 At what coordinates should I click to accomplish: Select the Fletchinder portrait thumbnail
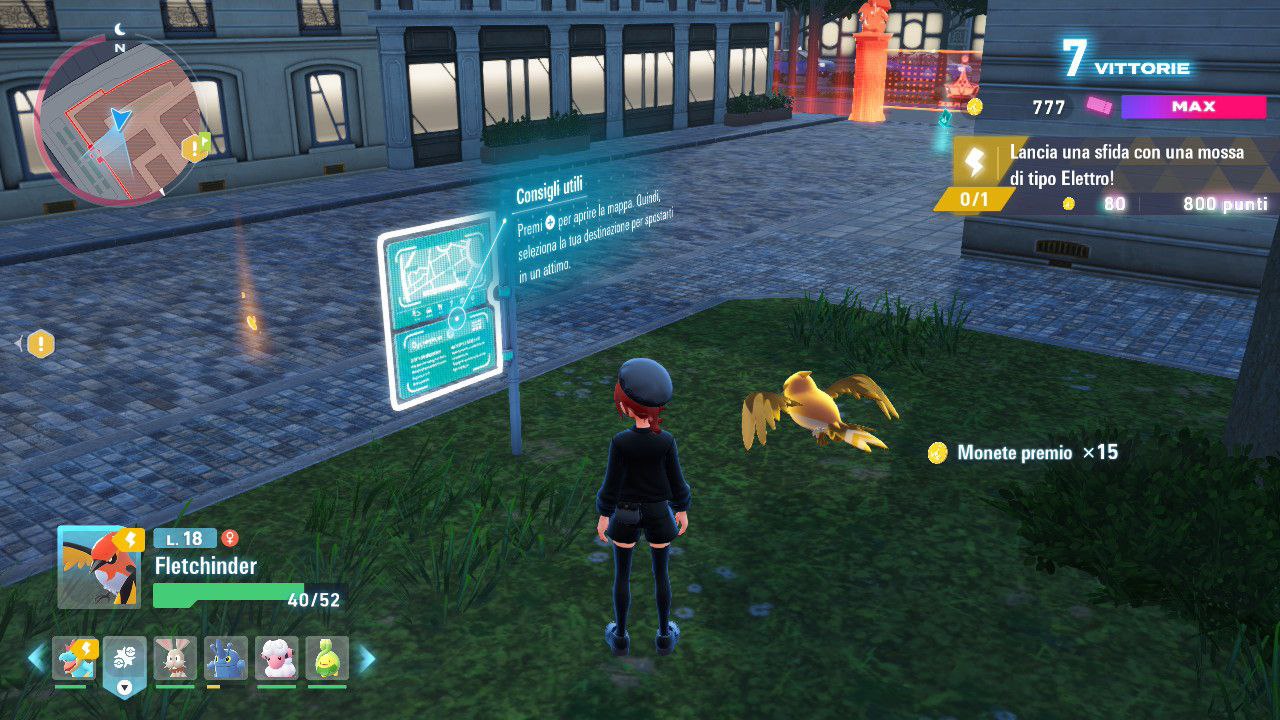click(x=97, y=567)
